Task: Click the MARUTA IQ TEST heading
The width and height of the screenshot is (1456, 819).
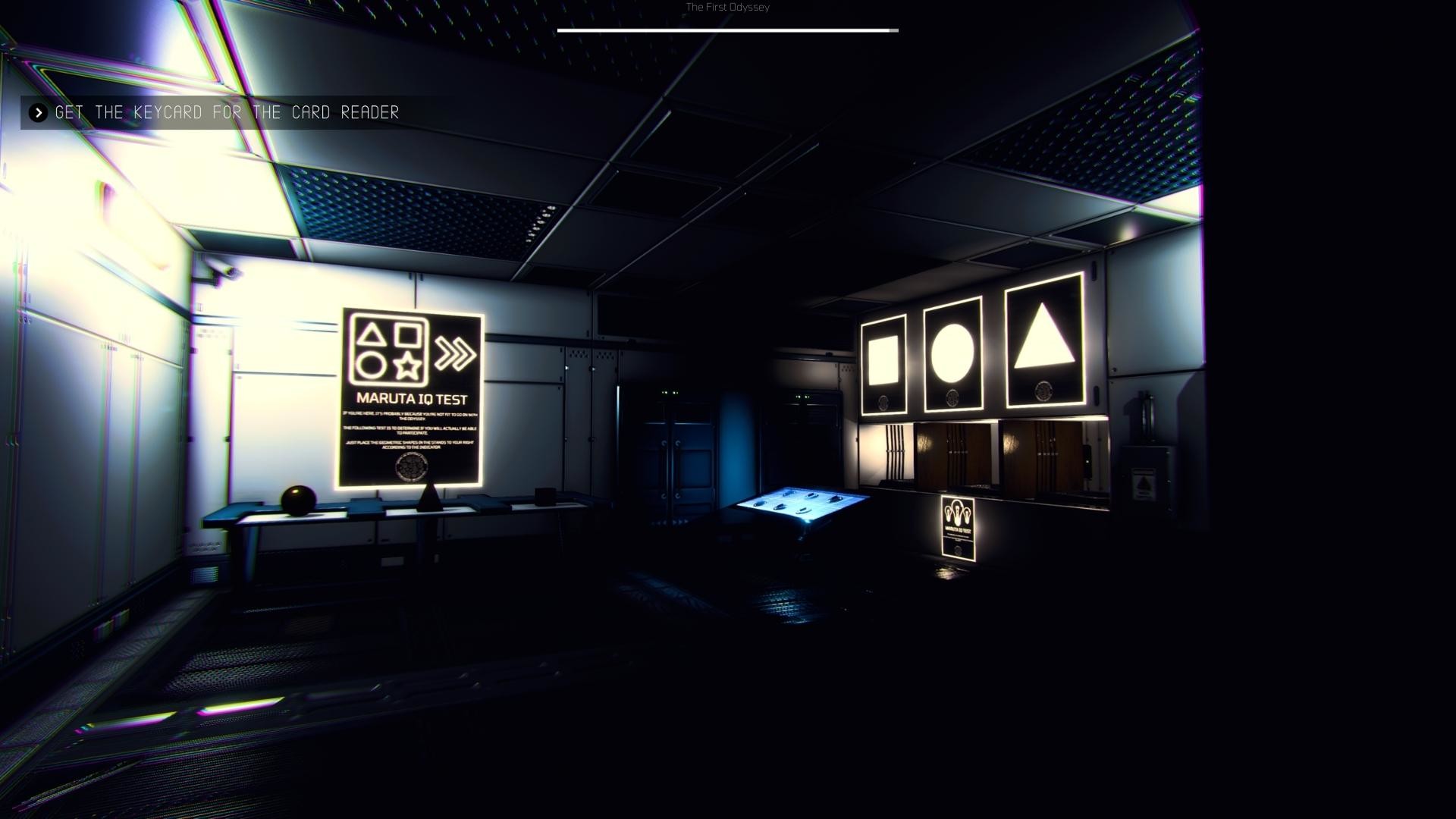Action: click(x=413, y=397)
